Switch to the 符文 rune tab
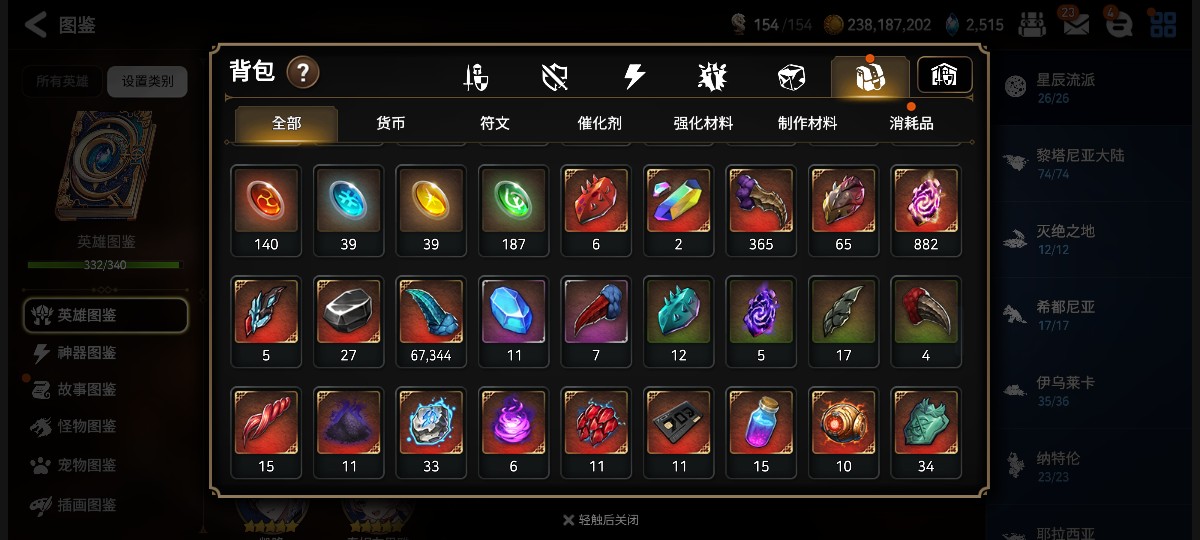Image resolution: width=1200 pixels, height=540 pixels. 495,124
